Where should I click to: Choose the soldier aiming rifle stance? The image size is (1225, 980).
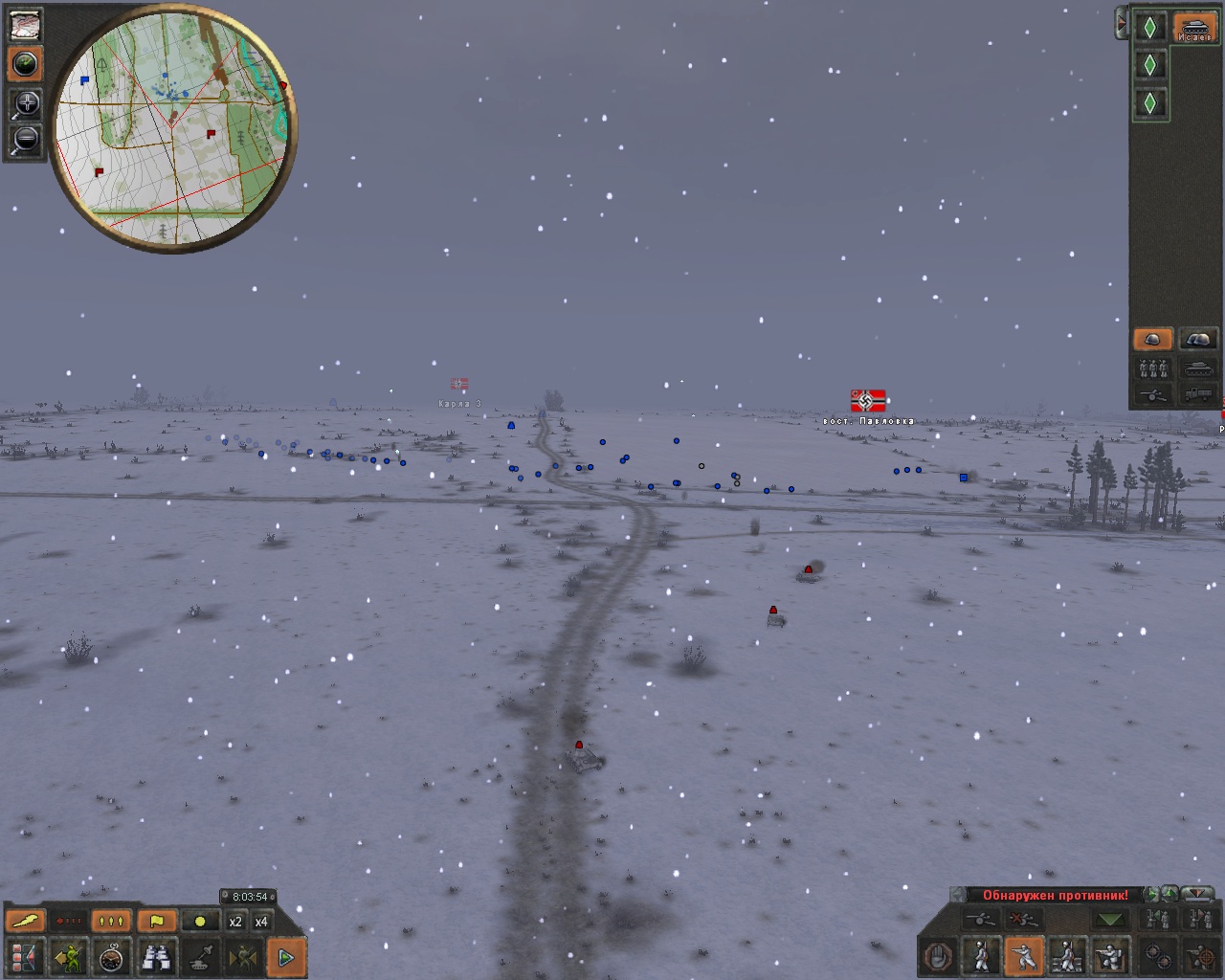(x=1025, y=956)
